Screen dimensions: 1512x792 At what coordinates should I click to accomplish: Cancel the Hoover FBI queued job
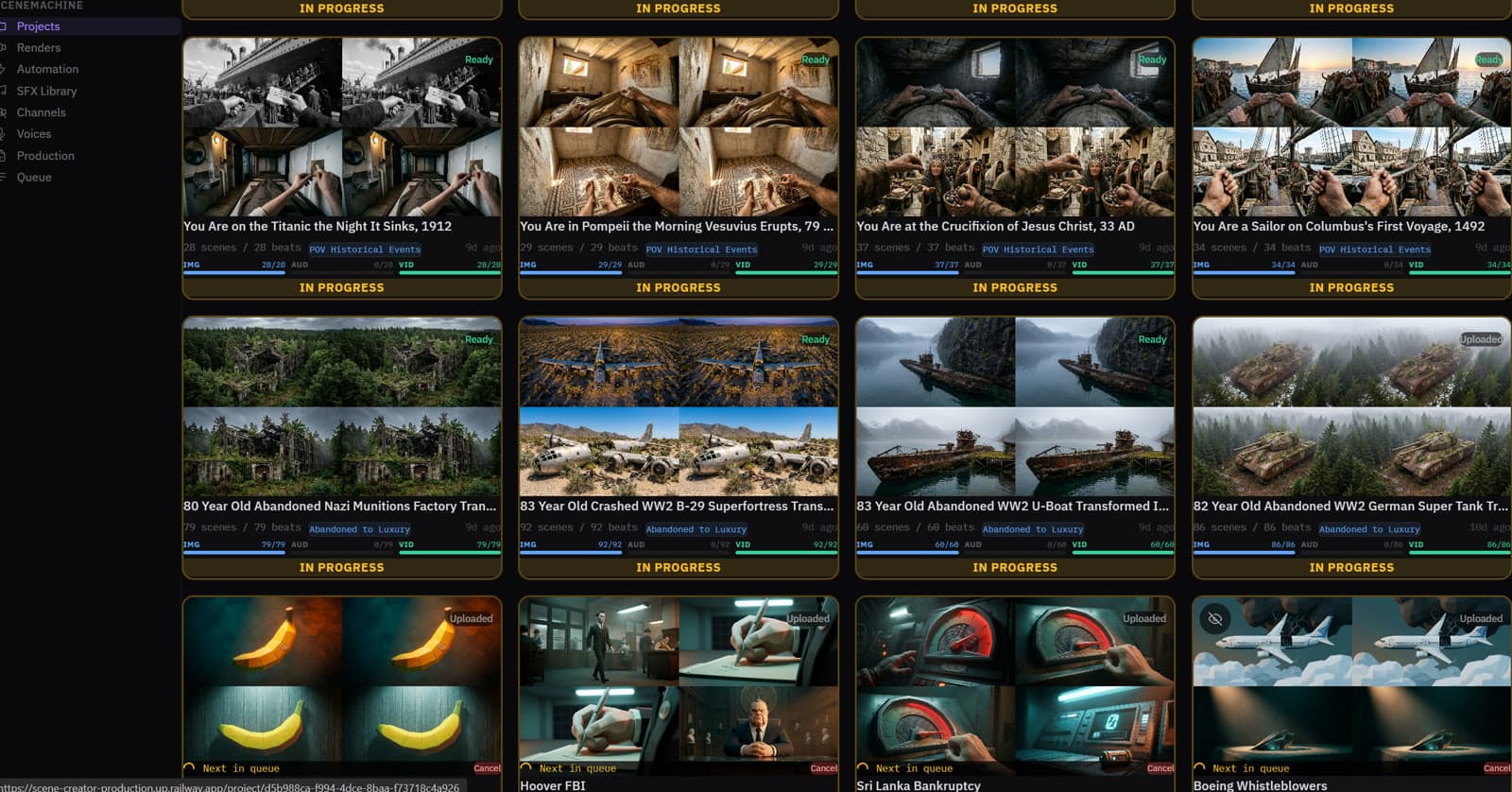(823, 768)
